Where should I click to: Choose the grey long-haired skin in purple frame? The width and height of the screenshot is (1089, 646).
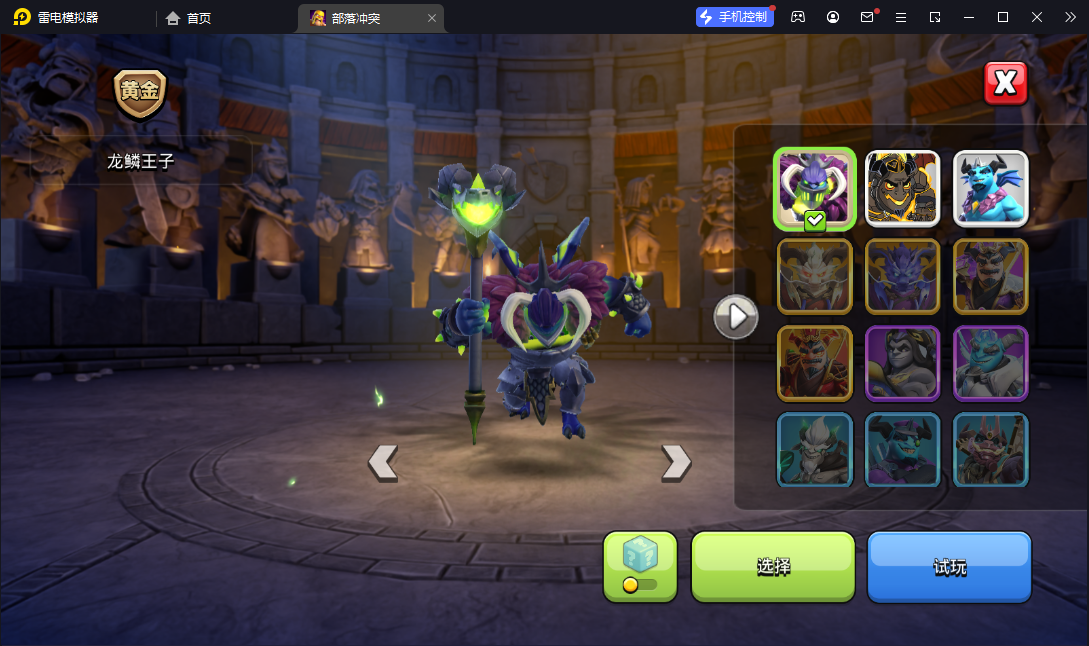click(902, 363)
